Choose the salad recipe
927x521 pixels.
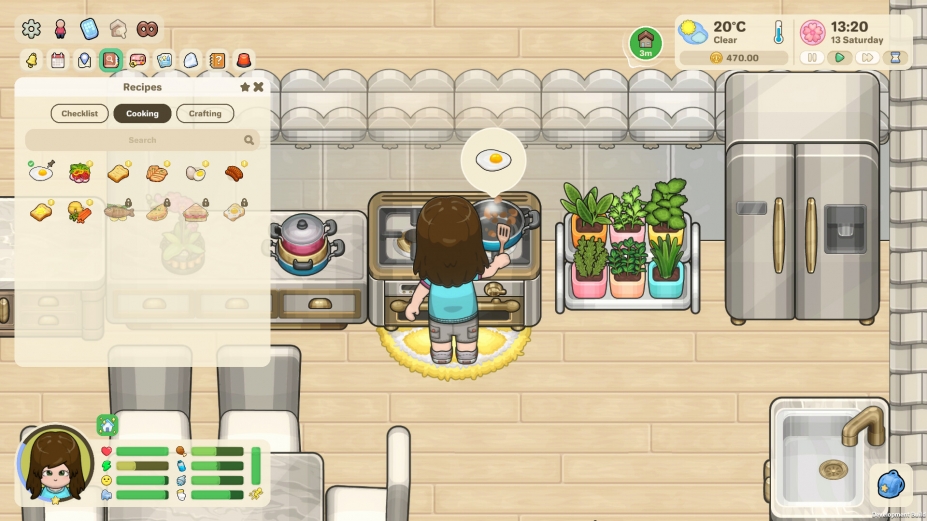tap(80, 173)
